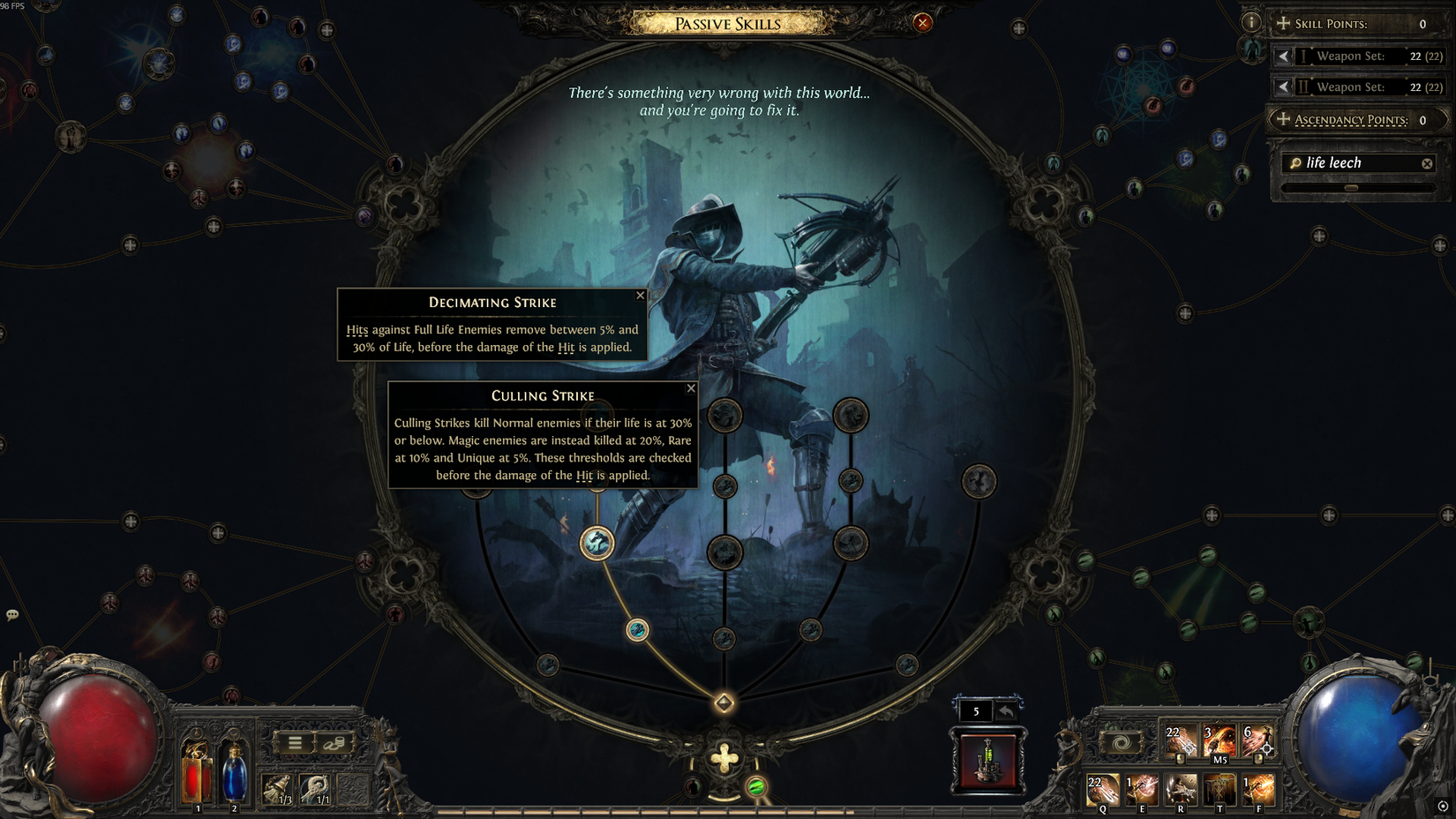Open the hamburger menu near the flasks
Viewport: 1456px width, 819px height.
pos(295,741)
